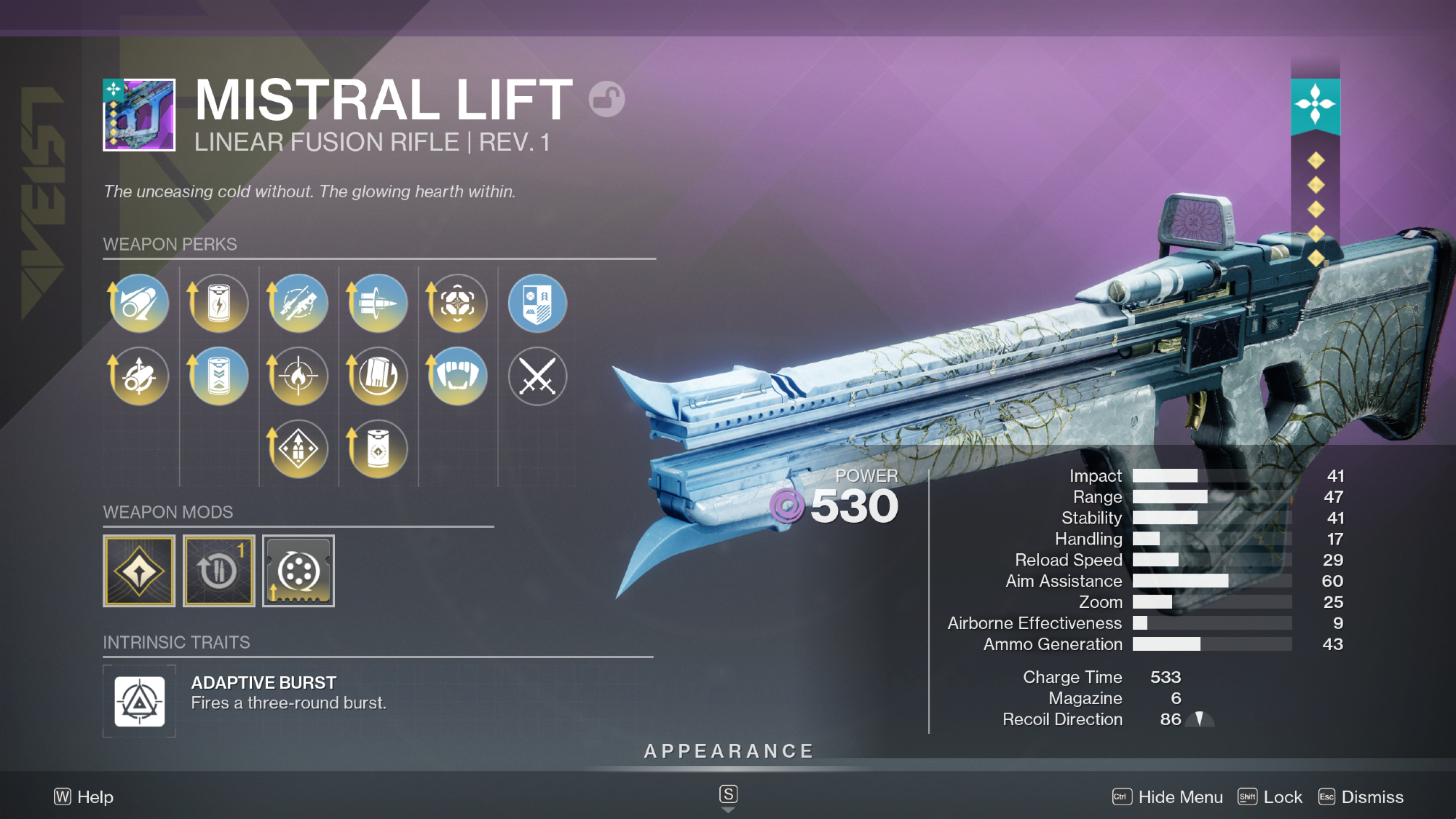Image resolution: width=1456 pixels, height=819 pixels.
Task: Choose the flame crosshair trait perk
Action: (298, 376)
